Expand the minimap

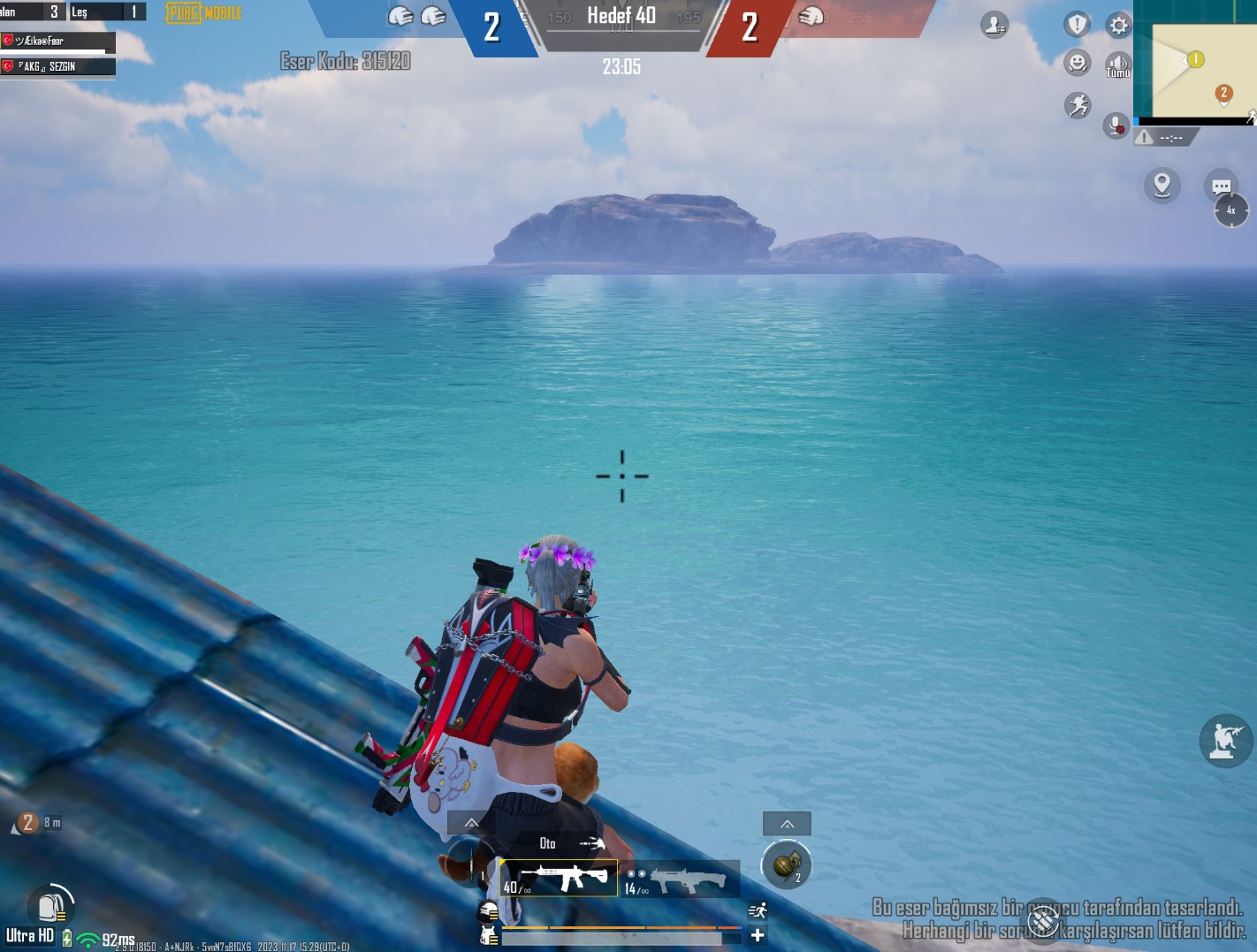click(1195, 59)
